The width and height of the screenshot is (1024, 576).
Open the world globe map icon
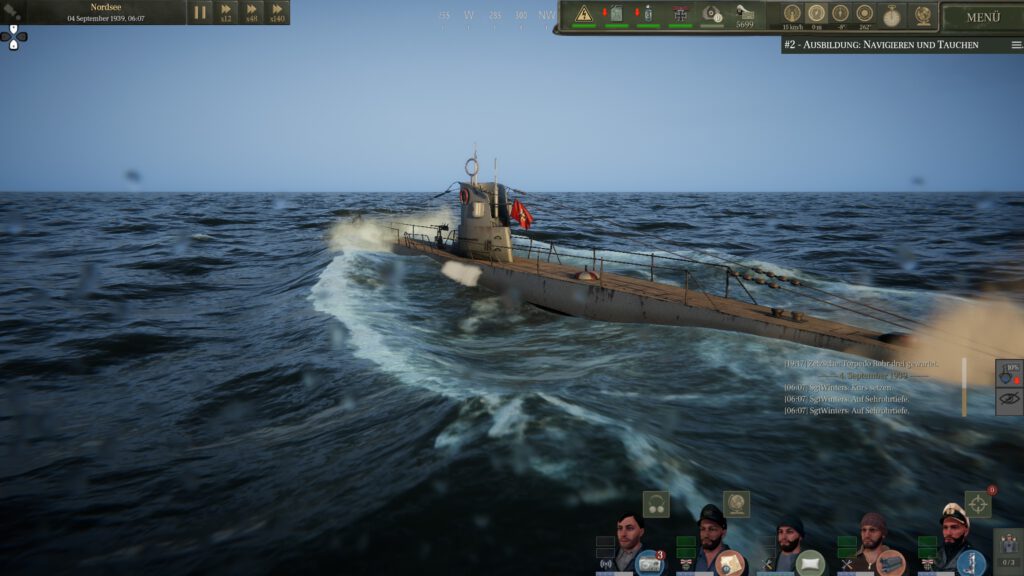[x=922, y=15]
